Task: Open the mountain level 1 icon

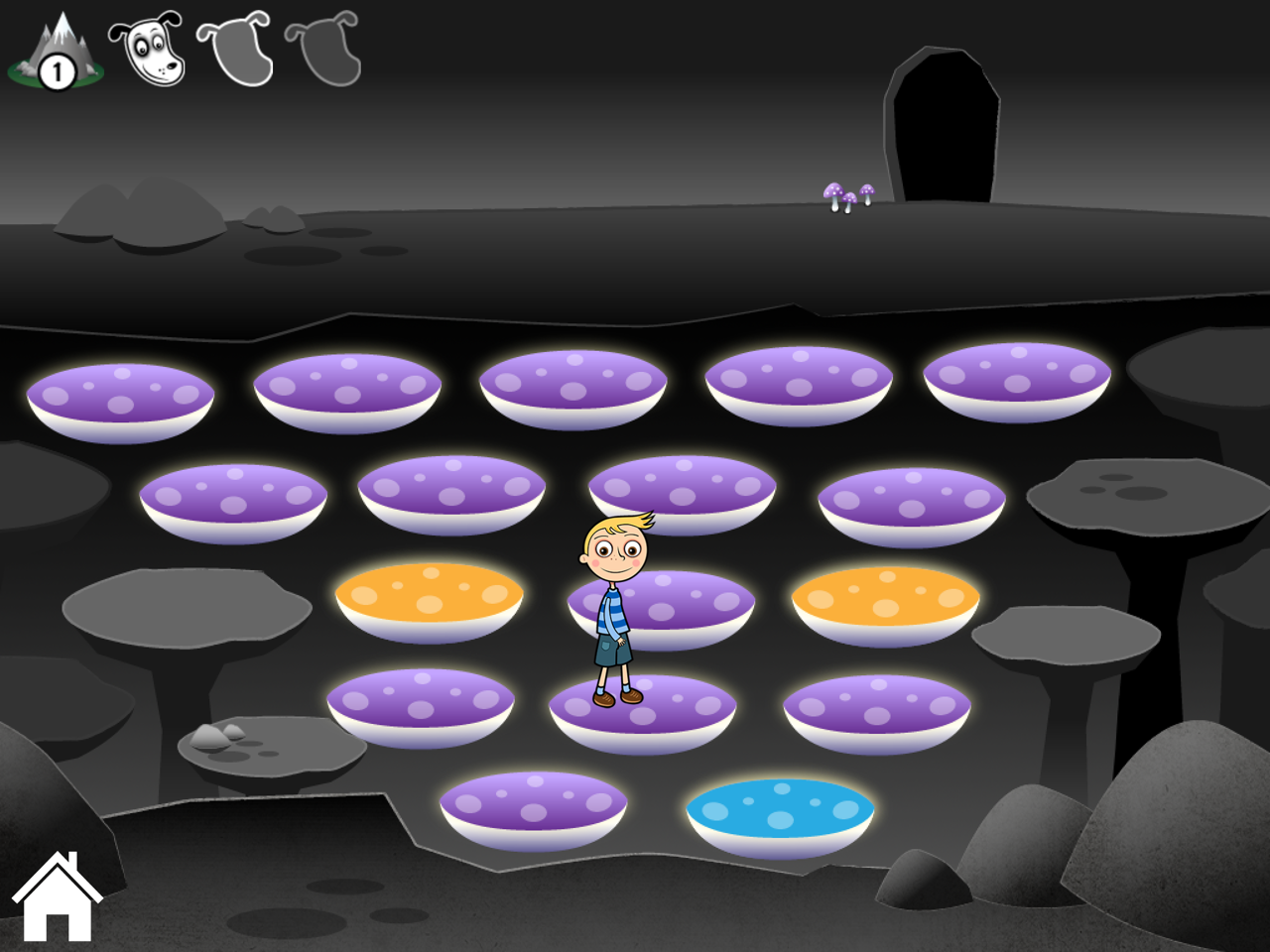Action: point(56,52)
